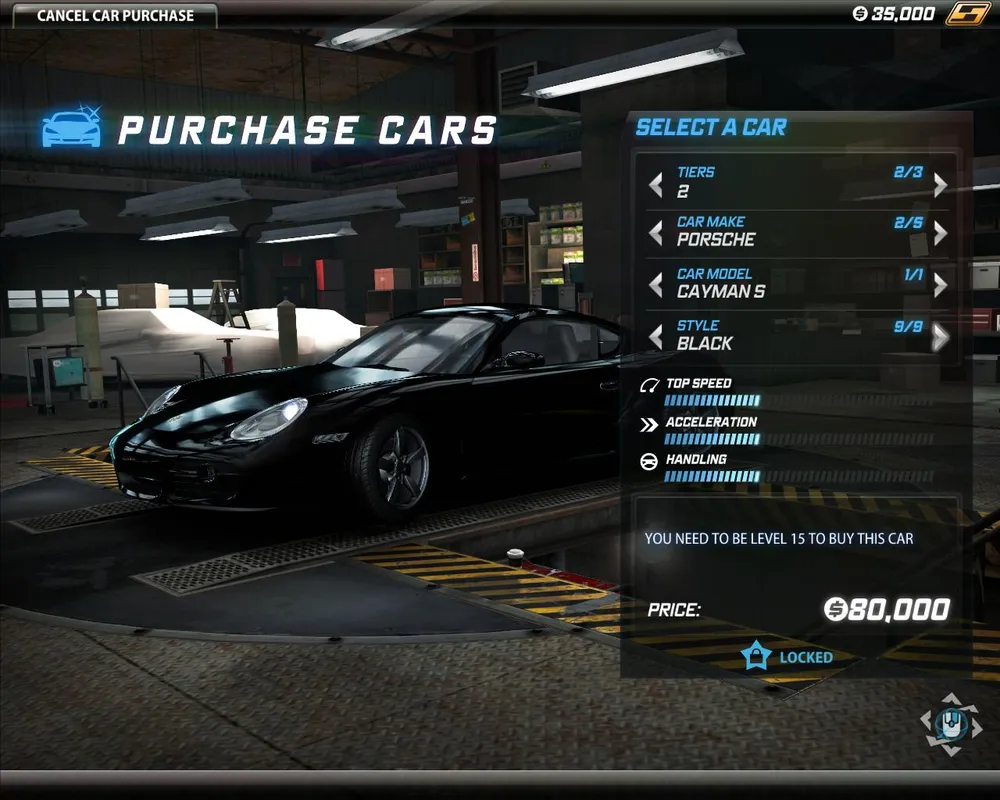Show the previous car model
This screenshot has width=1000, height=800.
click(x=656, y=285)
